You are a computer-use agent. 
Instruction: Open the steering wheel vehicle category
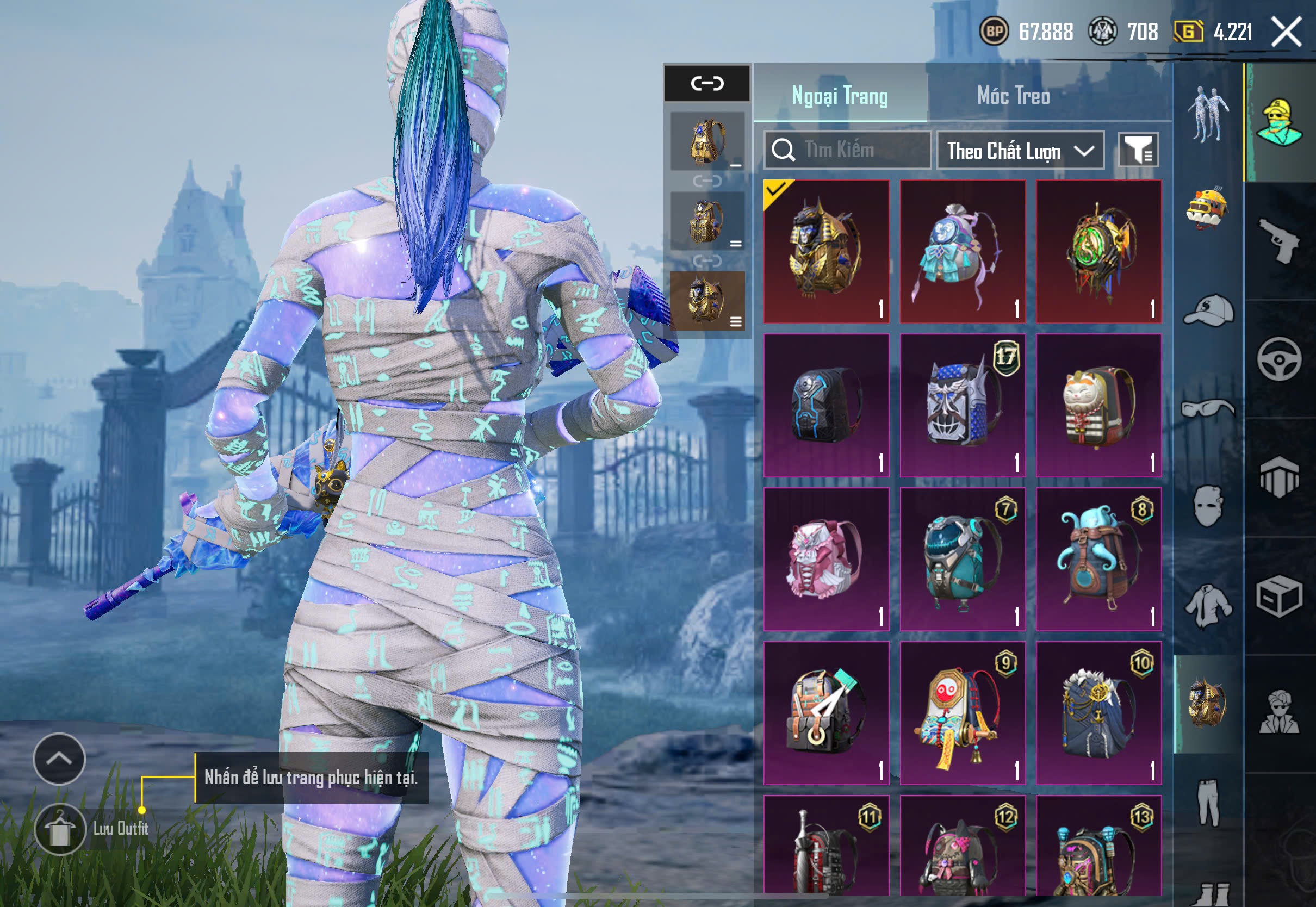point(1279,360)
